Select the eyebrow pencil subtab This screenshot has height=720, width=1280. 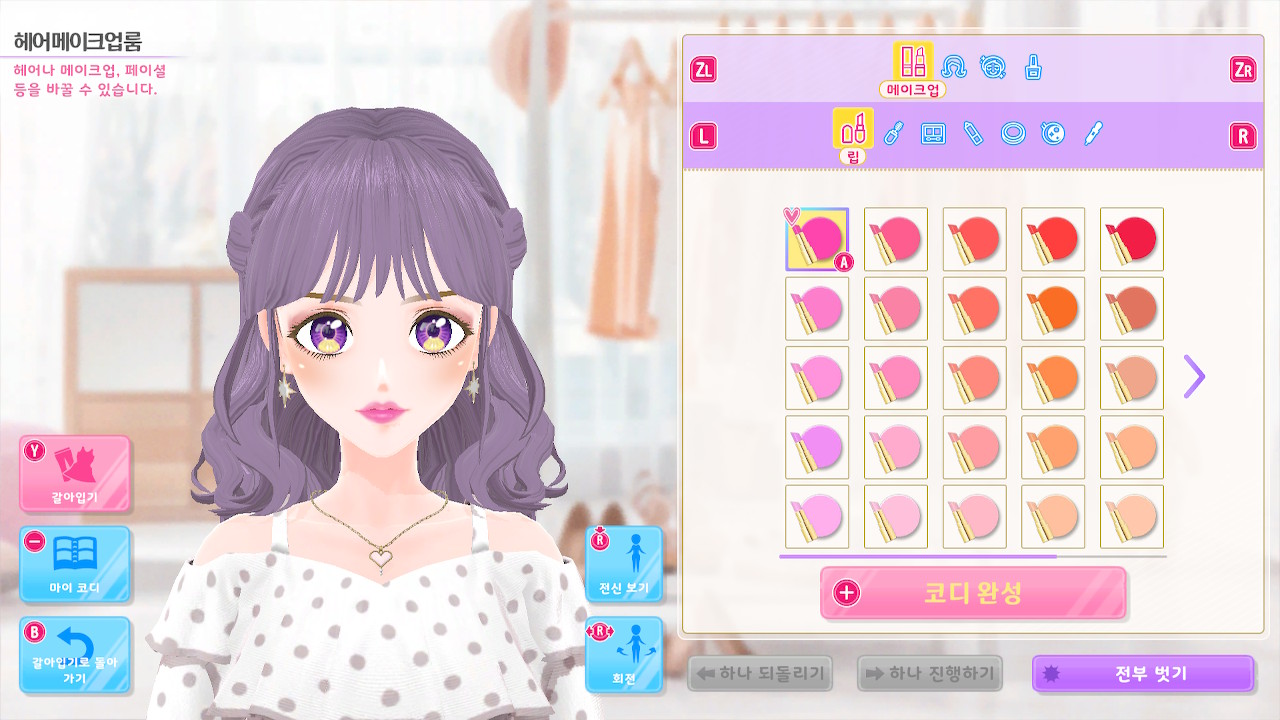(973, 133)
